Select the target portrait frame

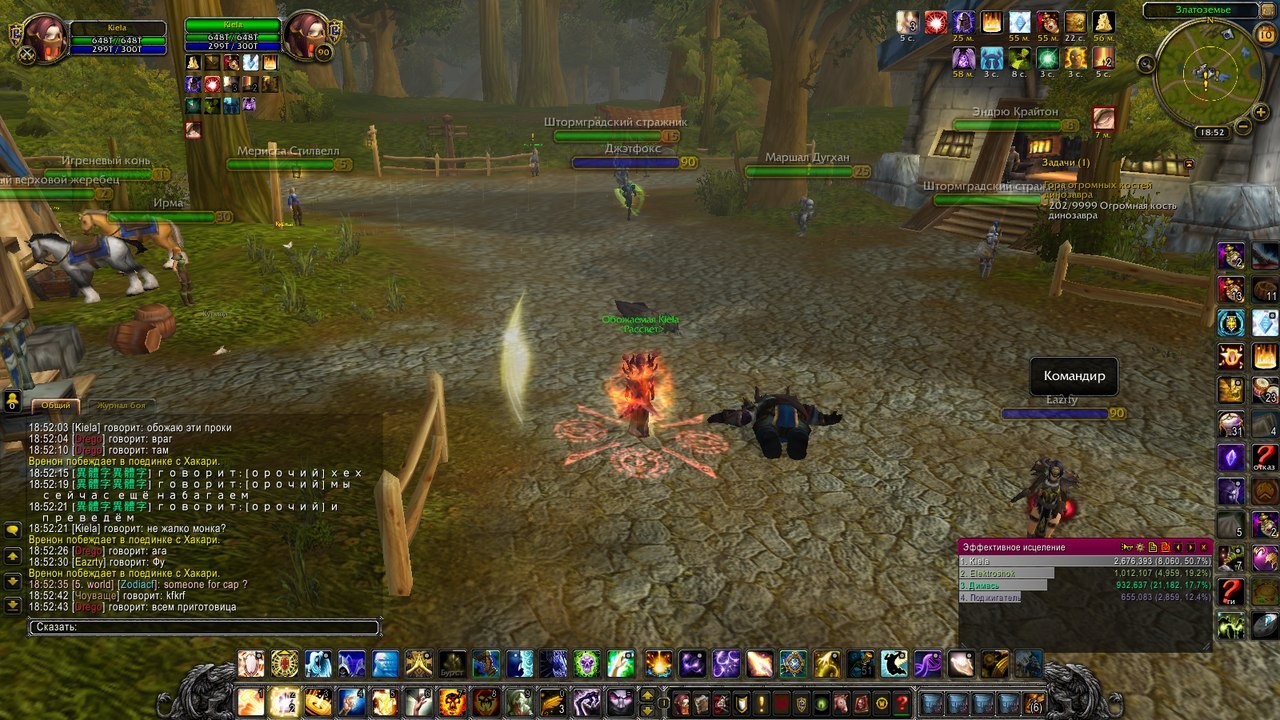(306, 38)
